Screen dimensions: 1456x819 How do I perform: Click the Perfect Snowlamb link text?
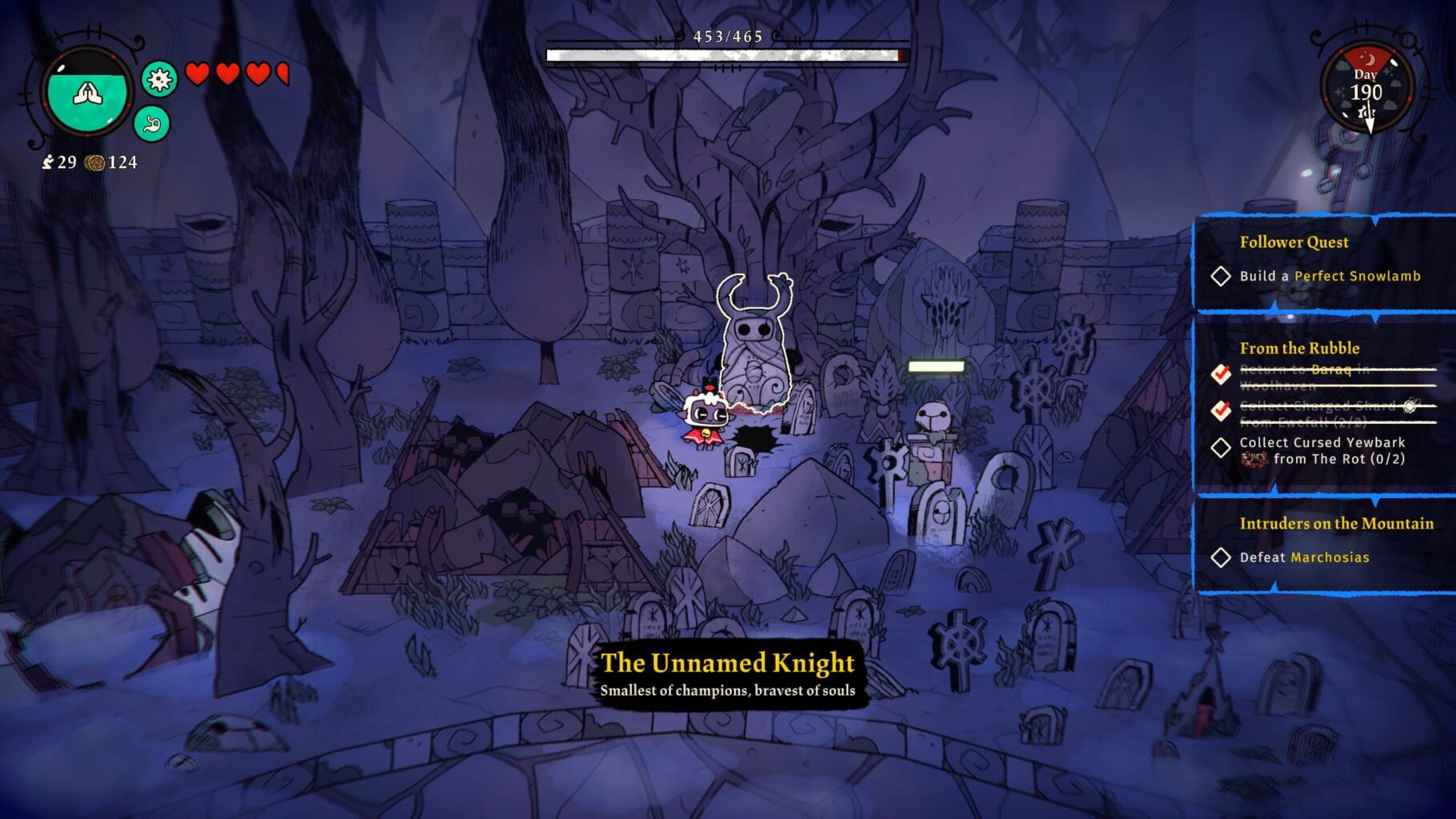1360,276
